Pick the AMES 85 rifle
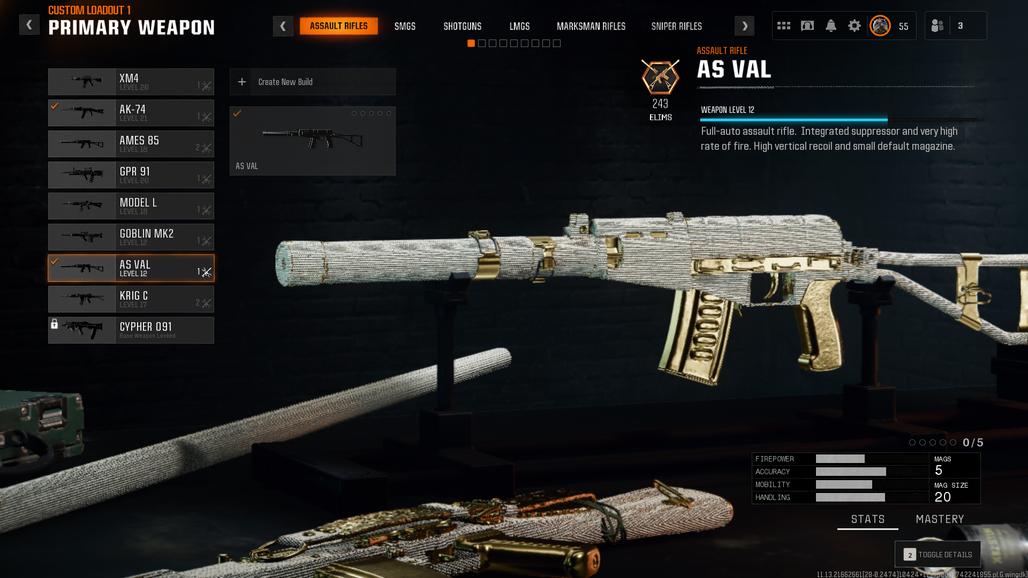The image size is (1028, 578). (131, 144)
